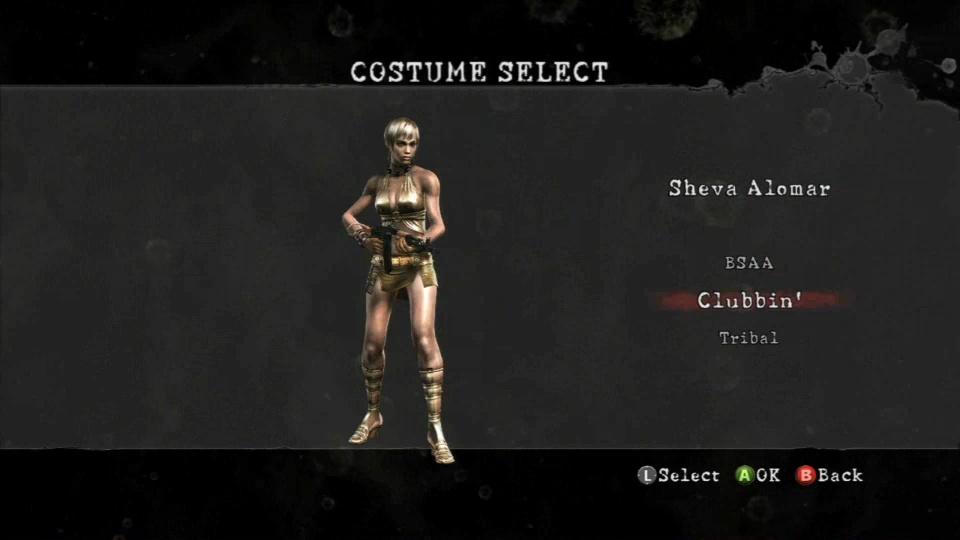Pick the Tribal costume entry
Screen dimensions: 960x540
[749, 338]
